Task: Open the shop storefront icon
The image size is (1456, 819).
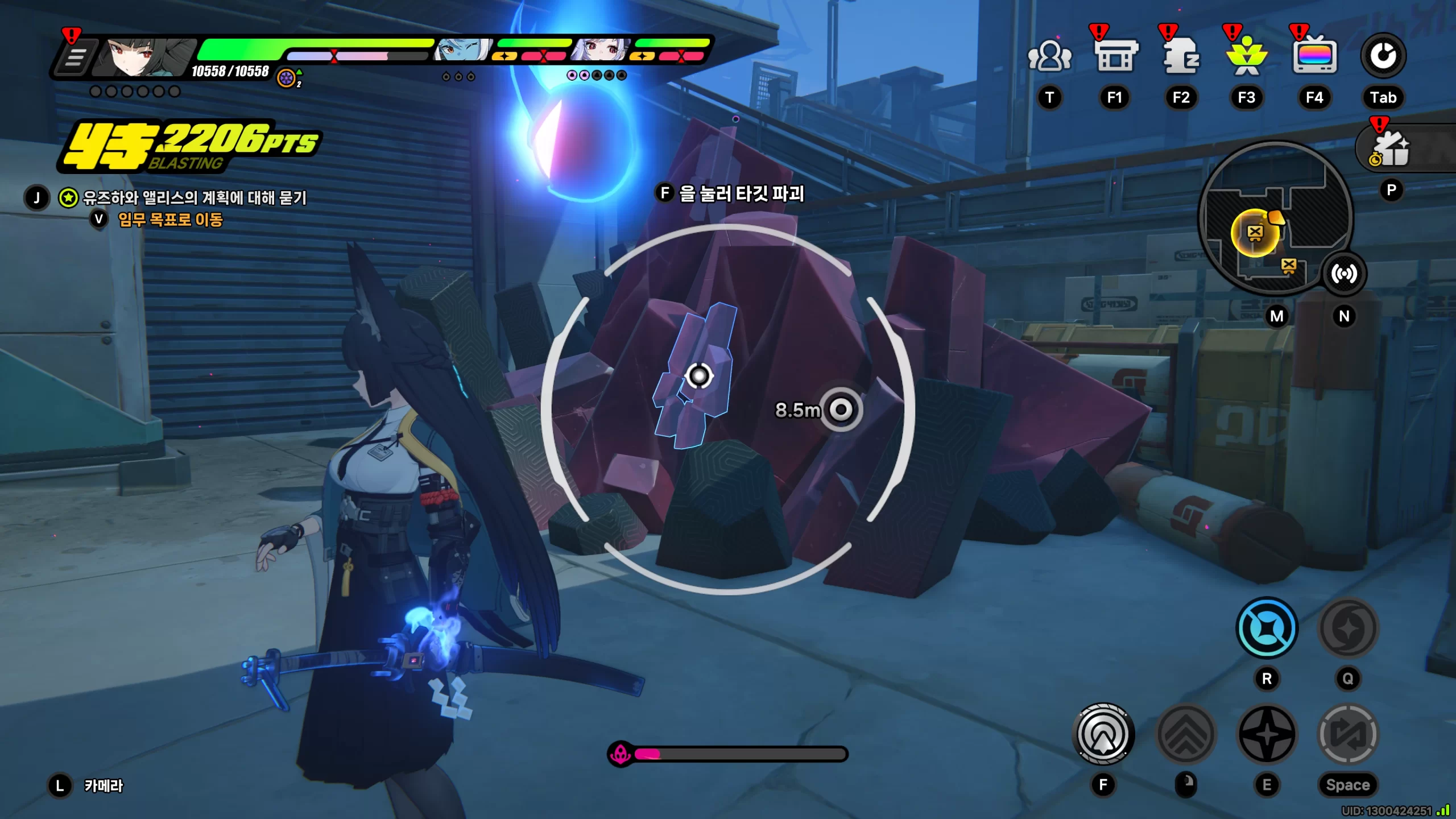Action: pos(1115,56)
